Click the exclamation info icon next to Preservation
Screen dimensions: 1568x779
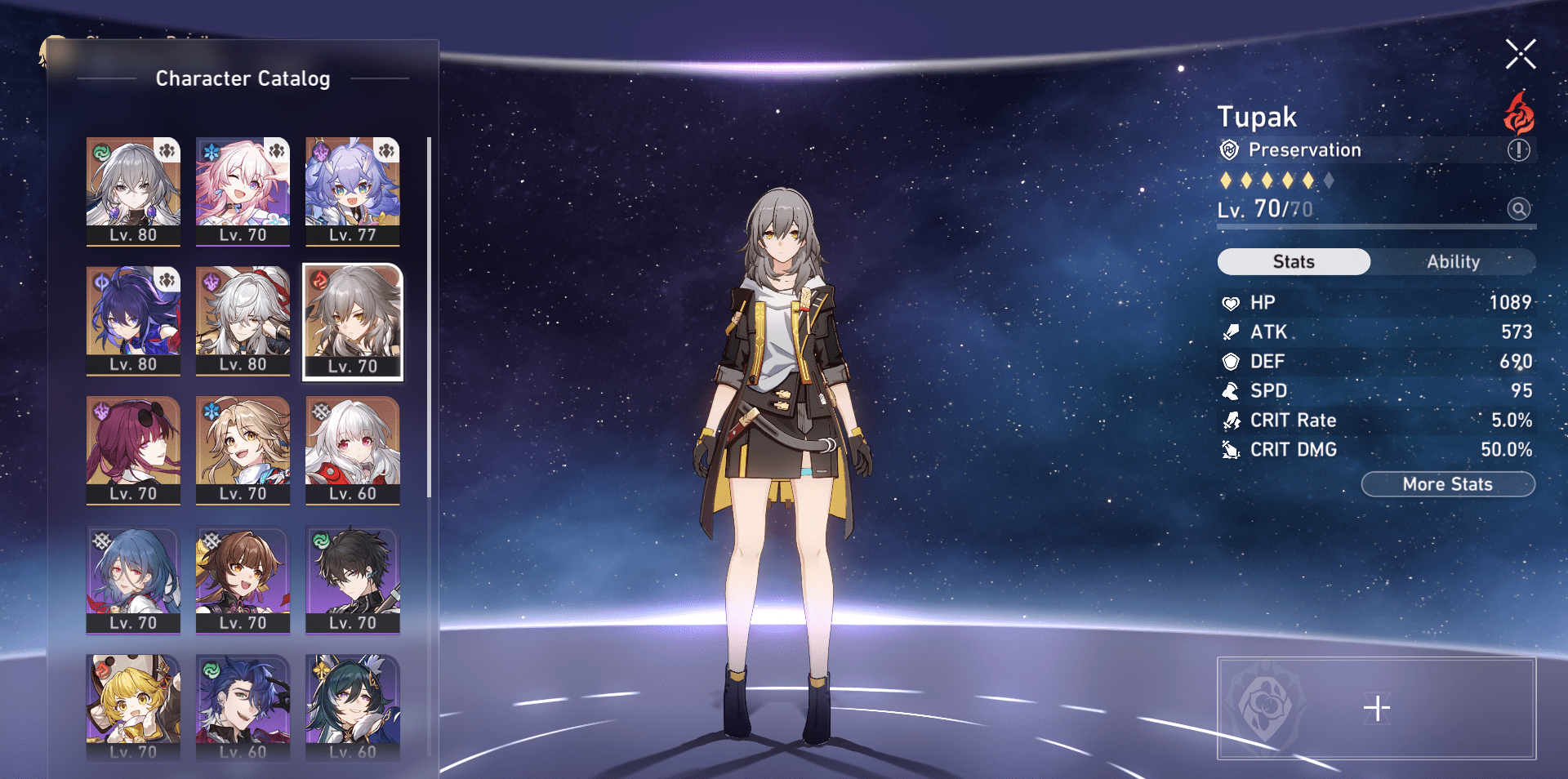click(x=1517, y=150)
